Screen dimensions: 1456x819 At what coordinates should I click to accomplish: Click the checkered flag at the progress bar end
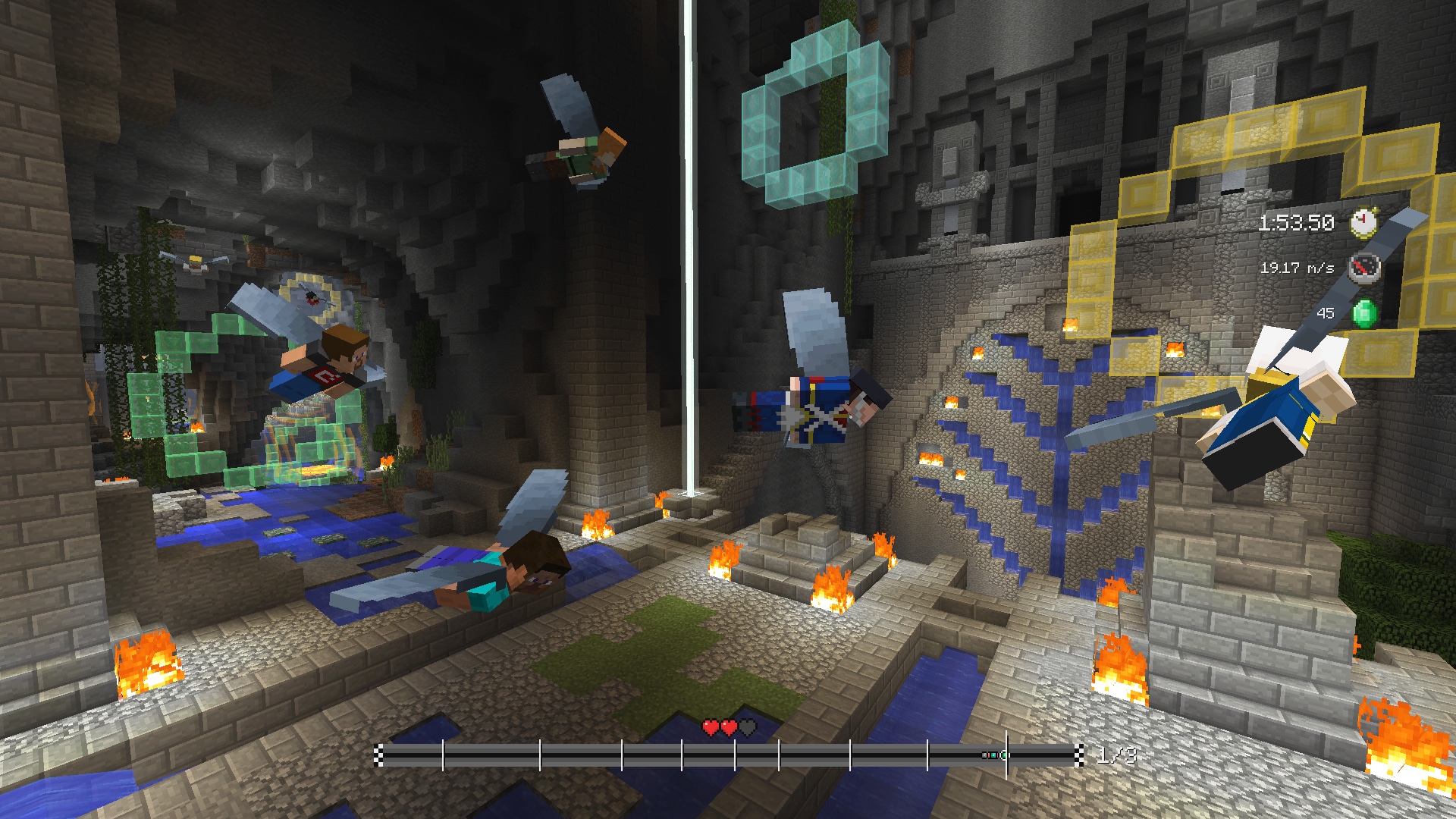[x=1081, y=755]
